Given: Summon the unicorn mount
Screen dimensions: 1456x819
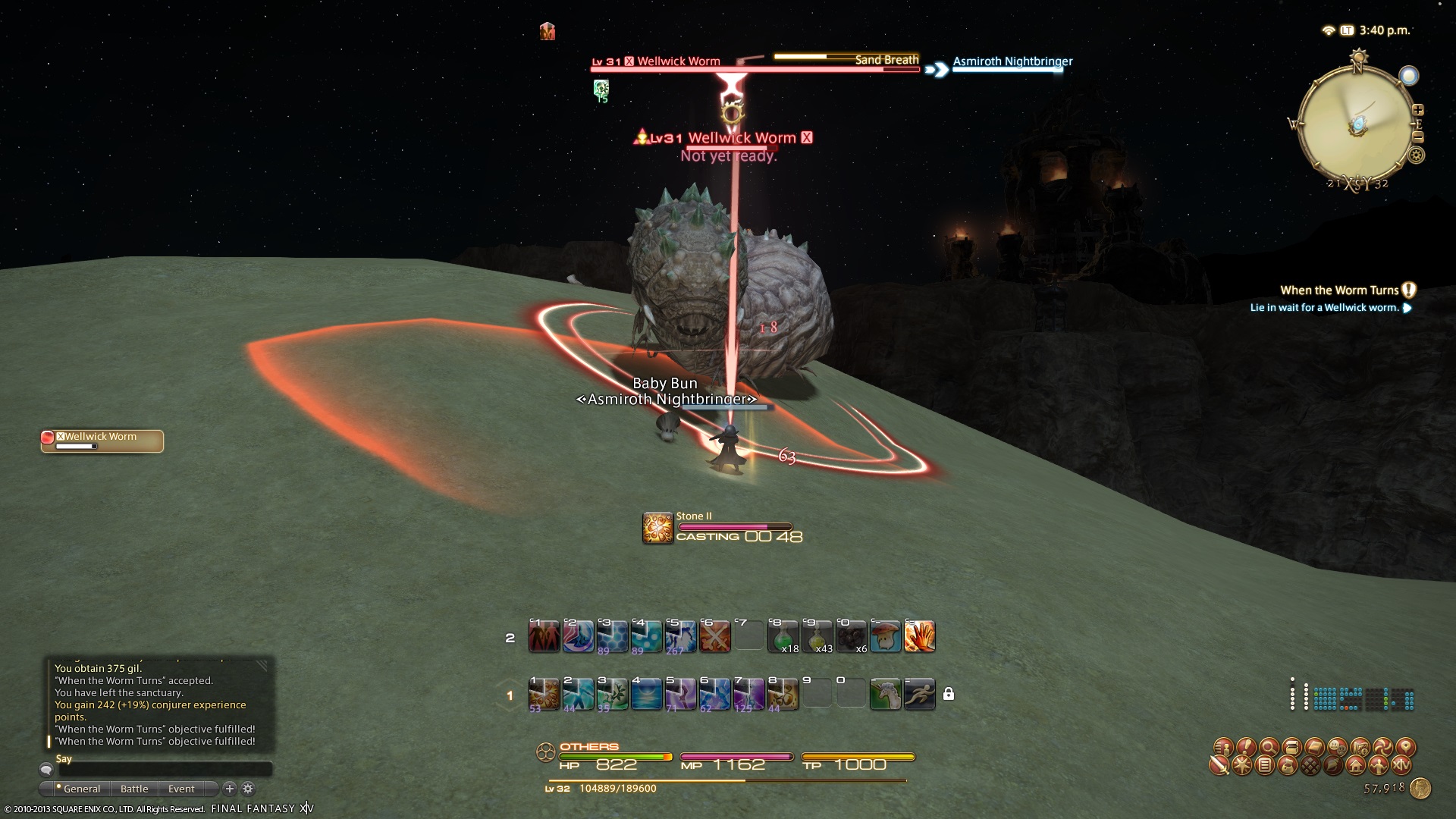Looking at the screenshot, I should point(885,694).
